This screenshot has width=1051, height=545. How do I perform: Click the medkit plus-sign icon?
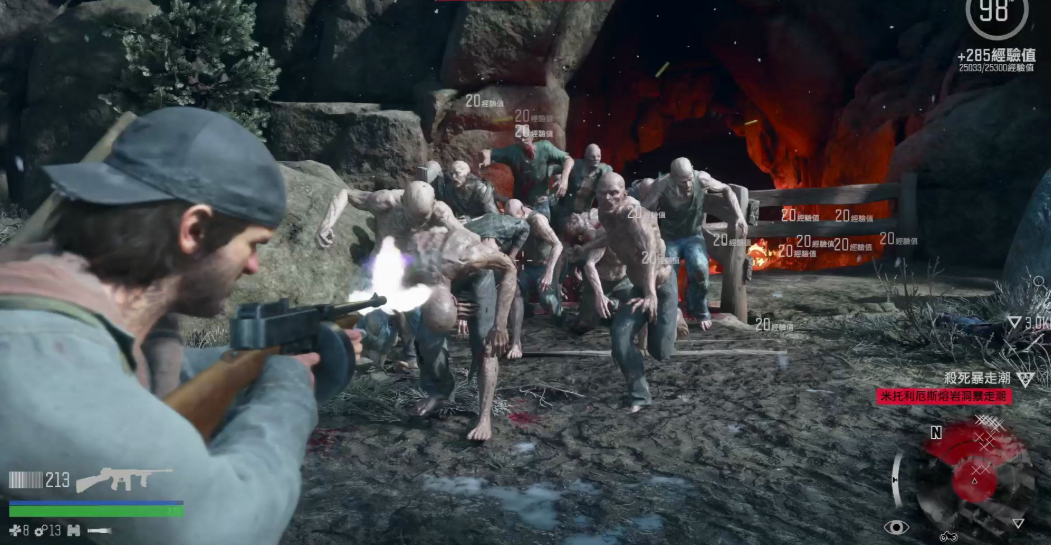[x=14, y=530]
